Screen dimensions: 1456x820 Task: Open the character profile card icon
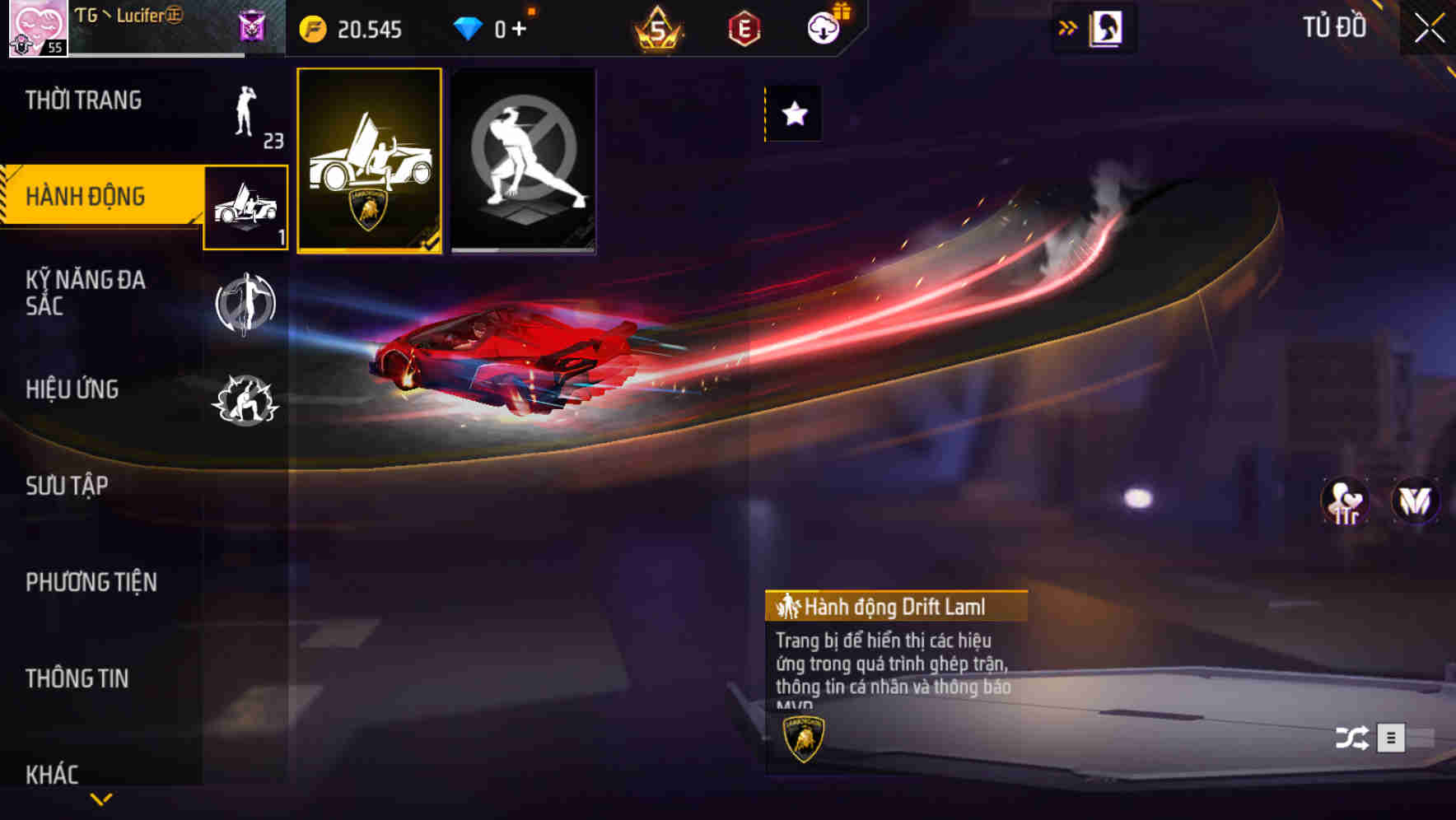click(1104, 27)
